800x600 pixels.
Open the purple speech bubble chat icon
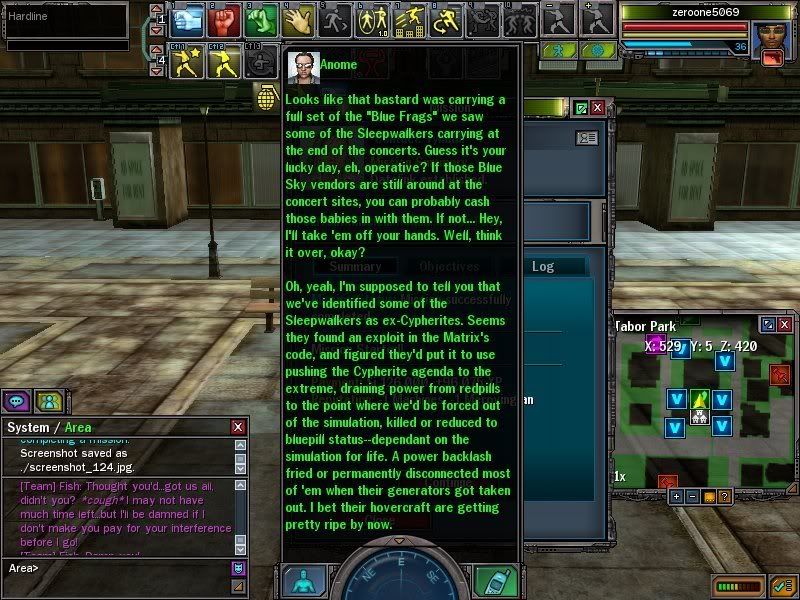tap(17, 401)
